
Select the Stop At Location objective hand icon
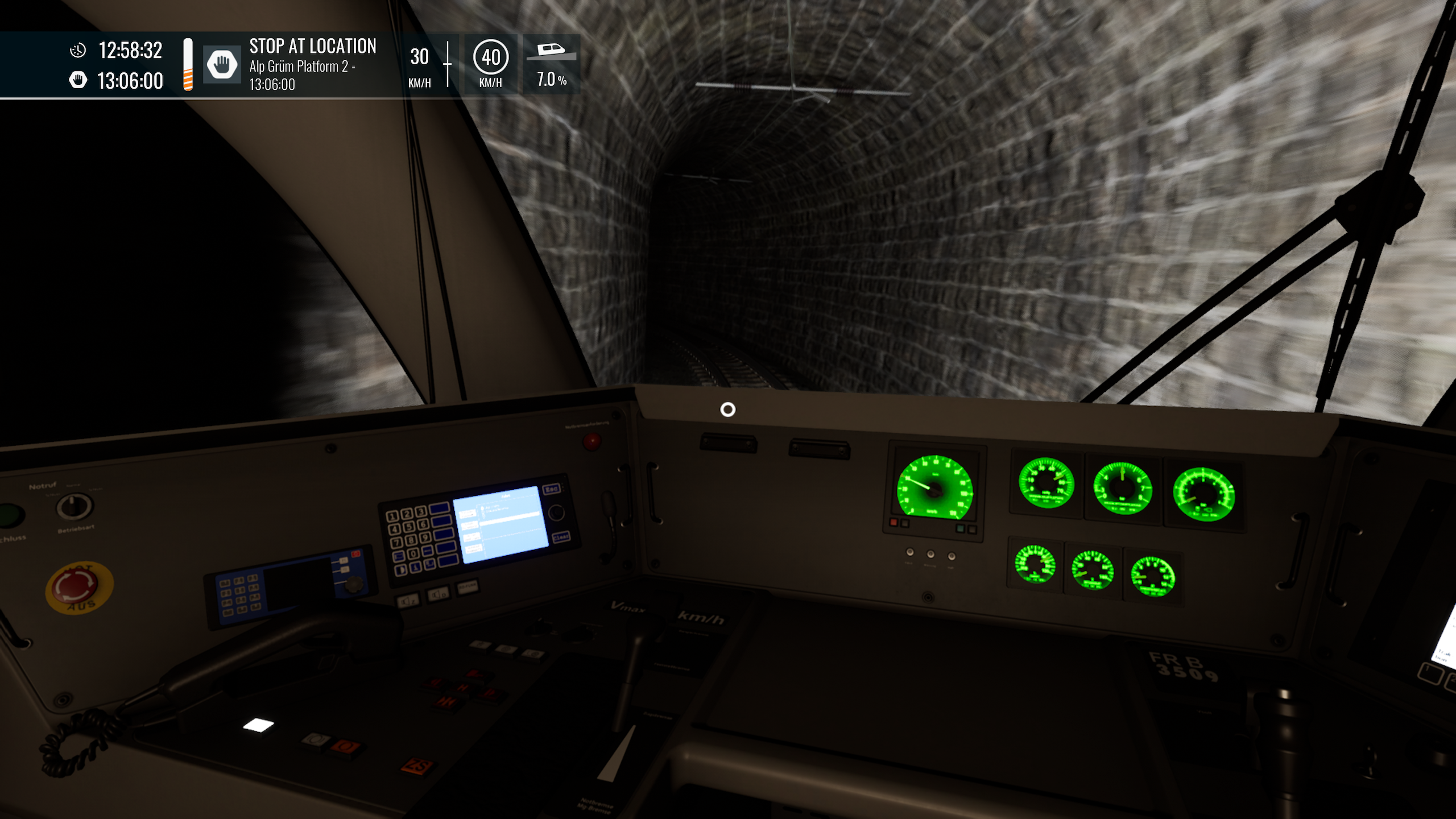pos(222,64)
